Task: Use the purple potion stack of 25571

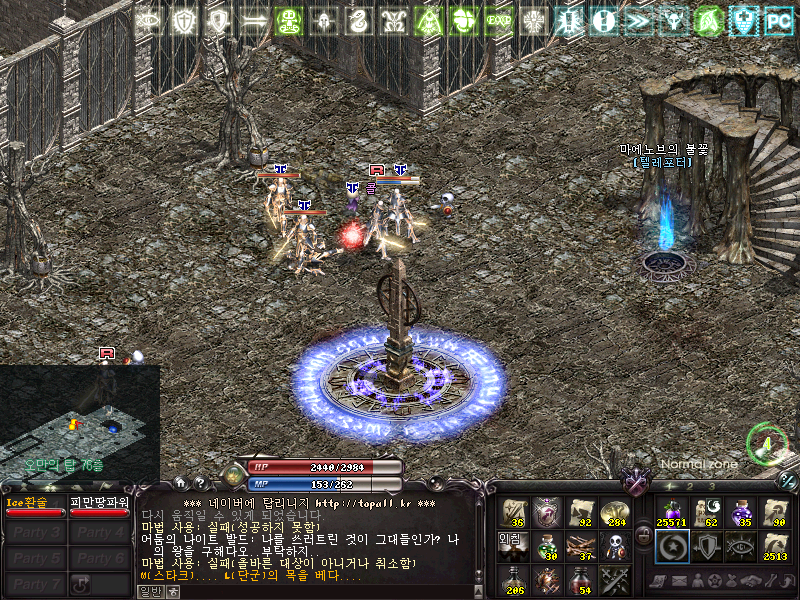Action: click(x=670, y=512)
